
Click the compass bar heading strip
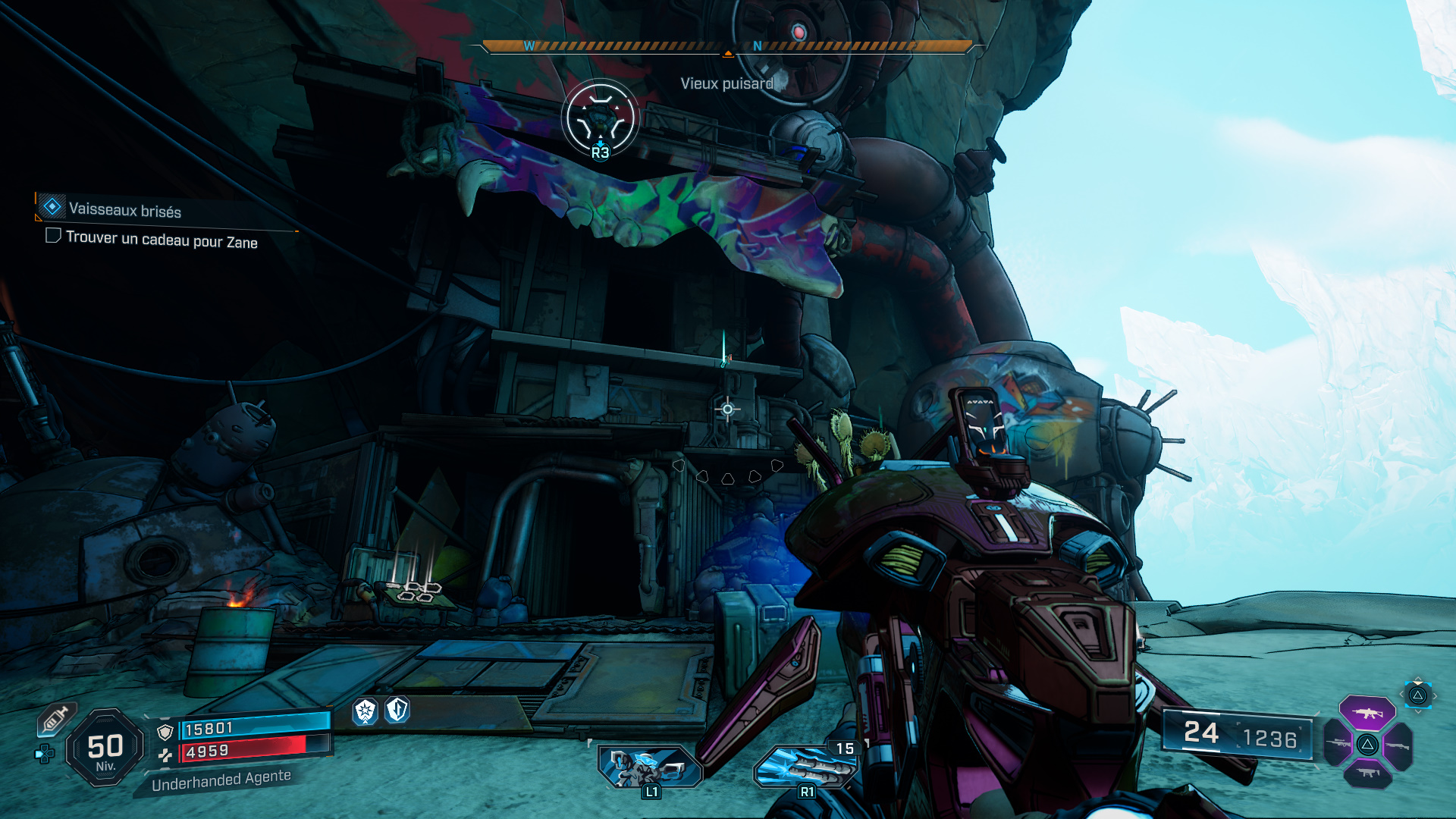(x=727, y=47)
